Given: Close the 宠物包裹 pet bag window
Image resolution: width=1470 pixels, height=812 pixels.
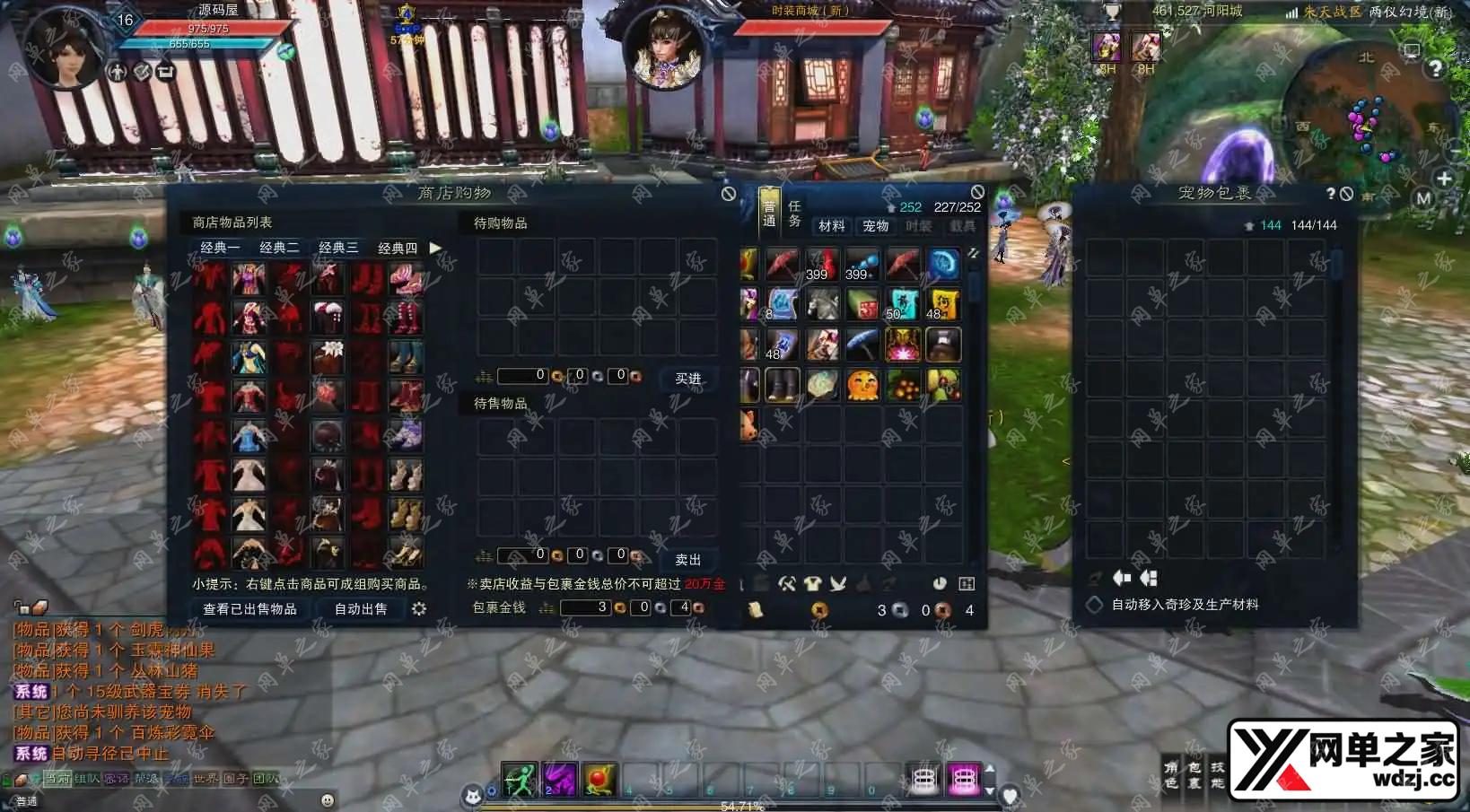Looking at the screenshot, I should click(1346, 194).
